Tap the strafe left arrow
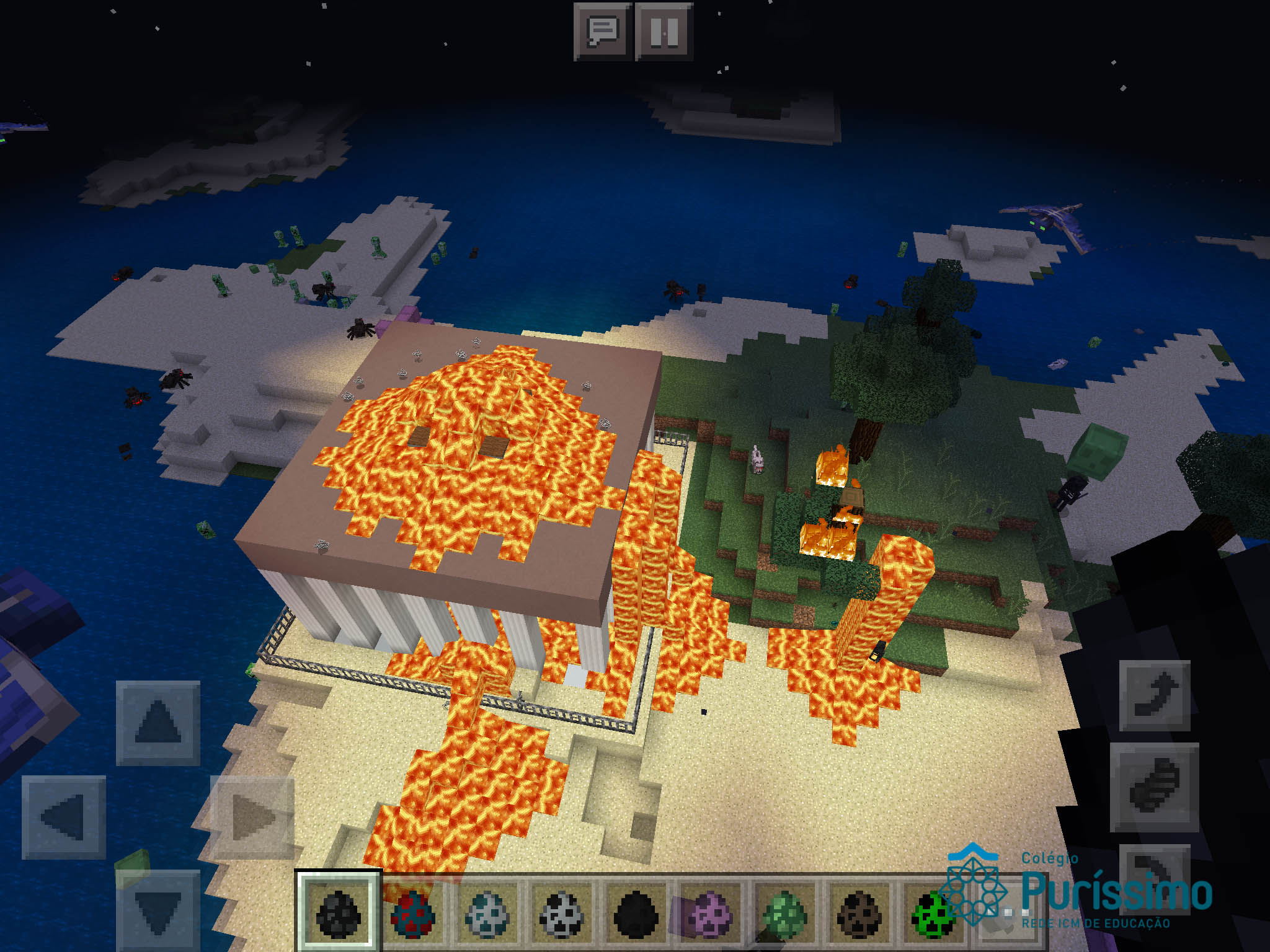This screenshot has width=1270, height=952. pyautogui.click(x=63, y=817)
